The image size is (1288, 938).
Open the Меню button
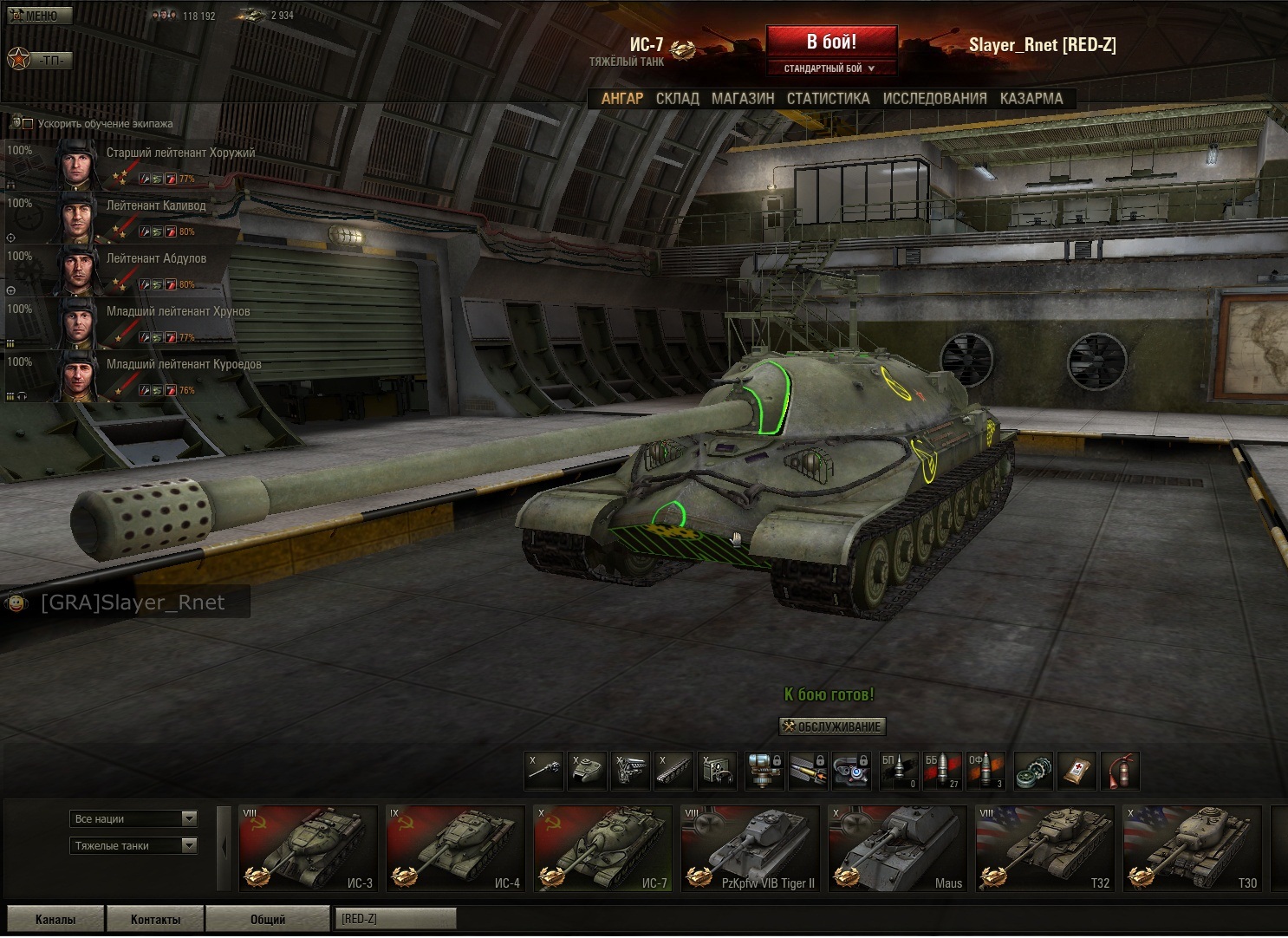pyautogui.click(x=39, y=16)
